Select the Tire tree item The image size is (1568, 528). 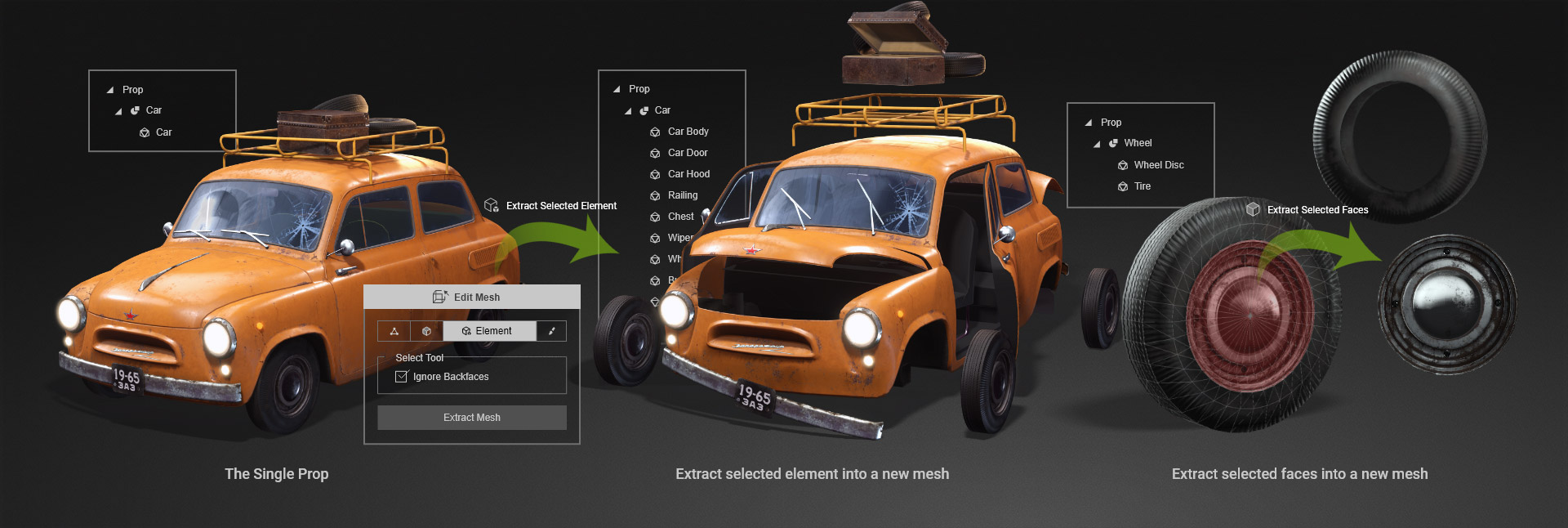click(x=1142, y=186)
